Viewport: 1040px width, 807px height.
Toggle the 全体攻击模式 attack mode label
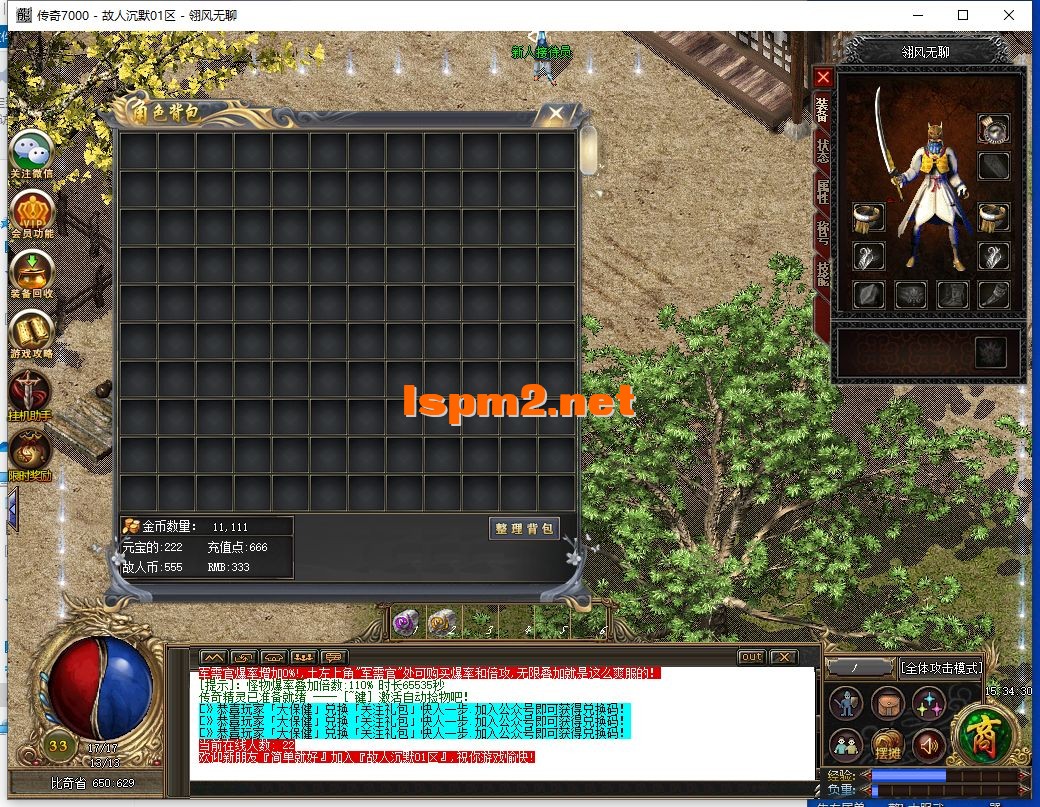940,668
